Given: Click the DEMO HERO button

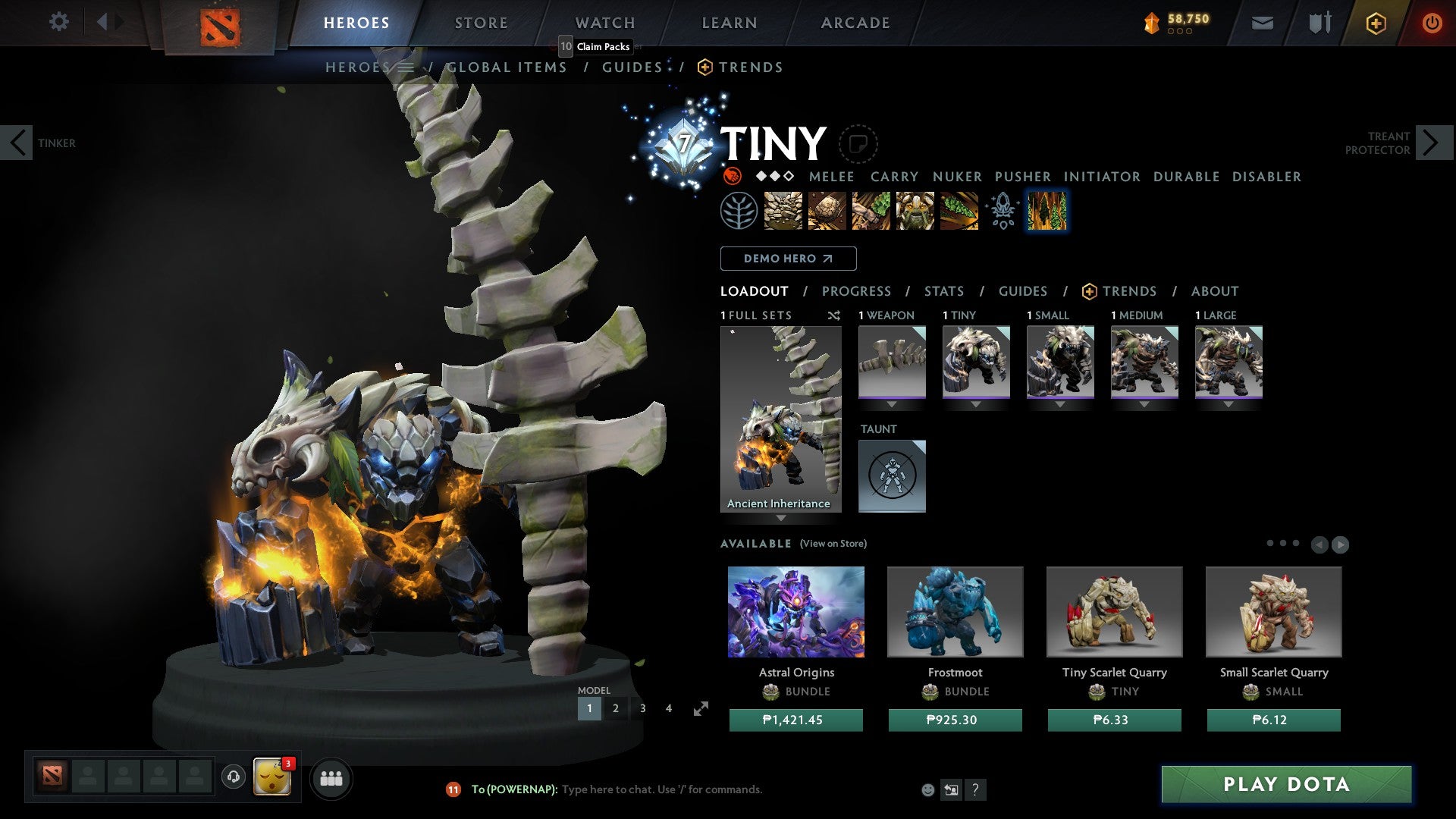Looking at the screenshot, I should coord(787,258).
